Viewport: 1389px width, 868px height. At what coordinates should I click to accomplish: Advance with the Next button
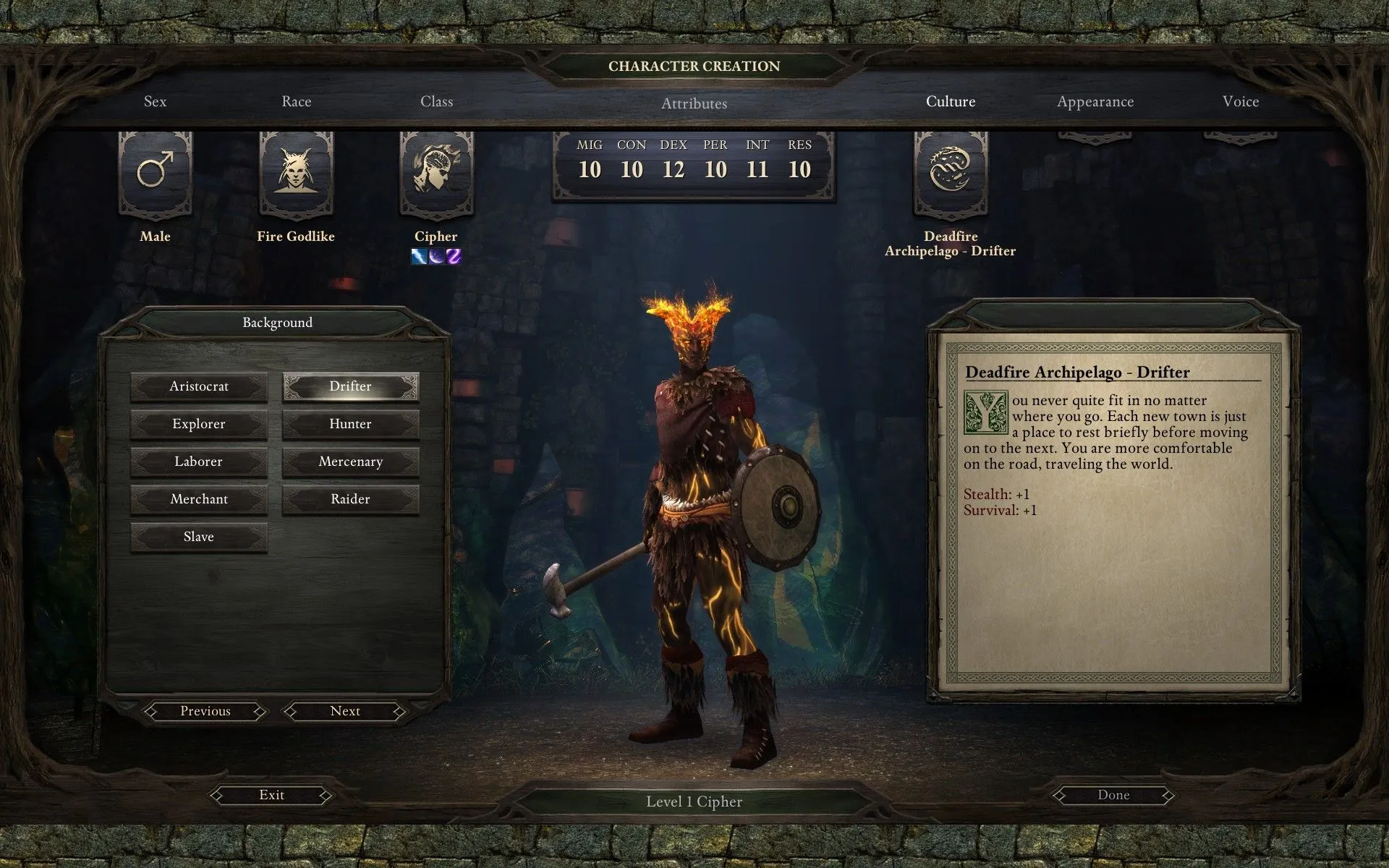pos(345,711)
